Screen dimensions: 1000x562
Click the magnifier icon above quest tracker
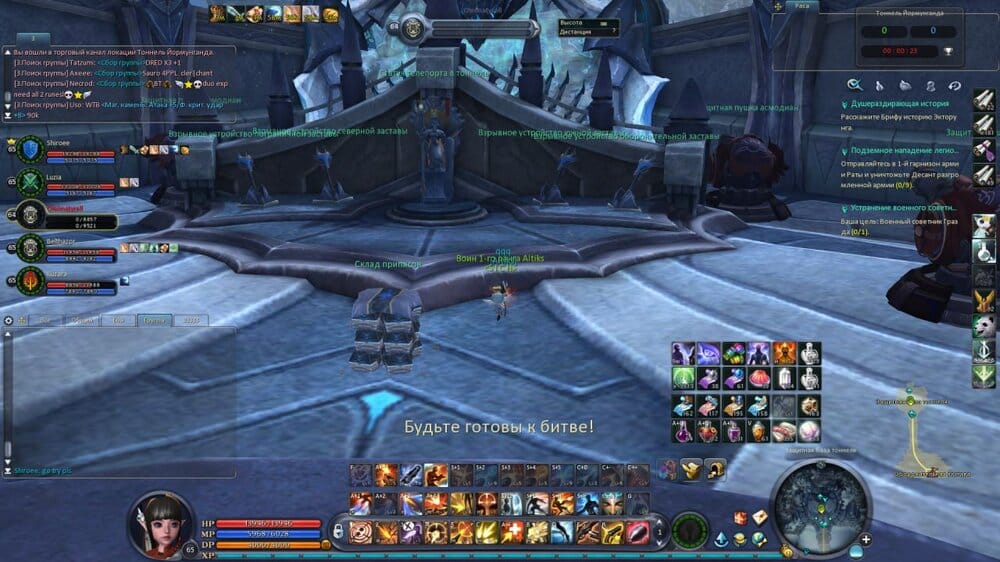click(854, 85)
